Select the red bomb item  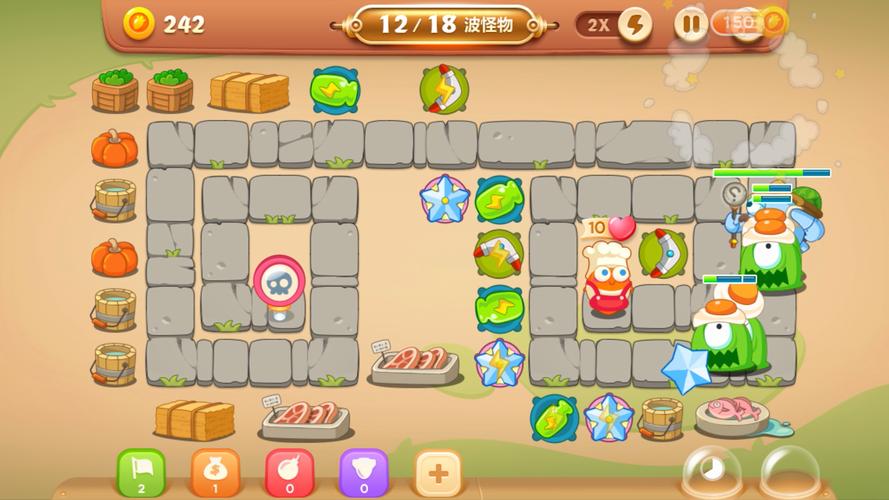289,469
